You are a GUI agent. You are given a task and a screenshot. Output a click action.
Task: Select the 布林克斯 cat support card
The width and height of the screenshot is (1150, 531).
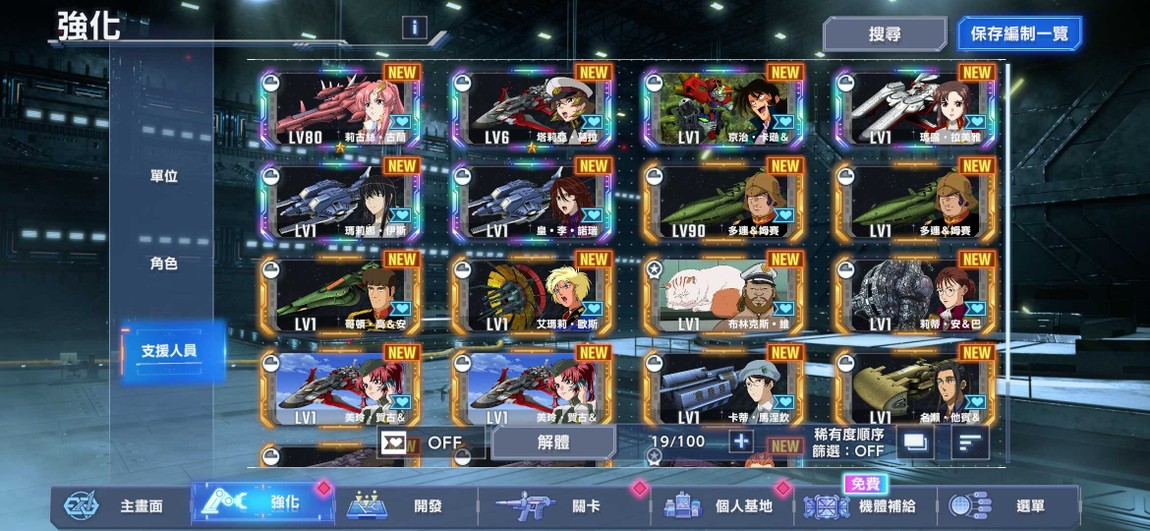(x=724, y=297)
